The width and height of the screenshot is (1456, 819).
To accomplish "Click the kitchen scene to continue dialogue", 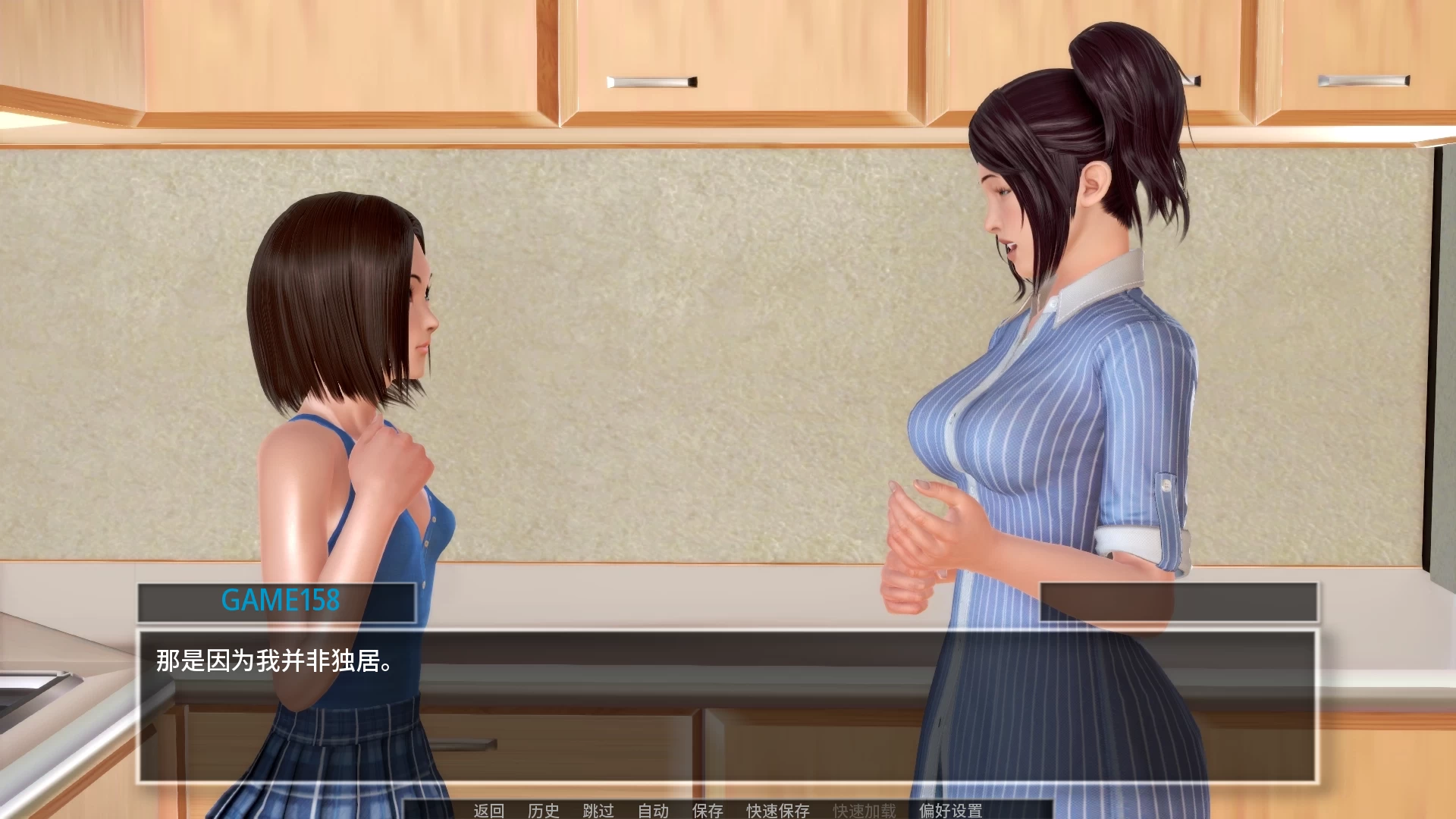I will 728,303.
